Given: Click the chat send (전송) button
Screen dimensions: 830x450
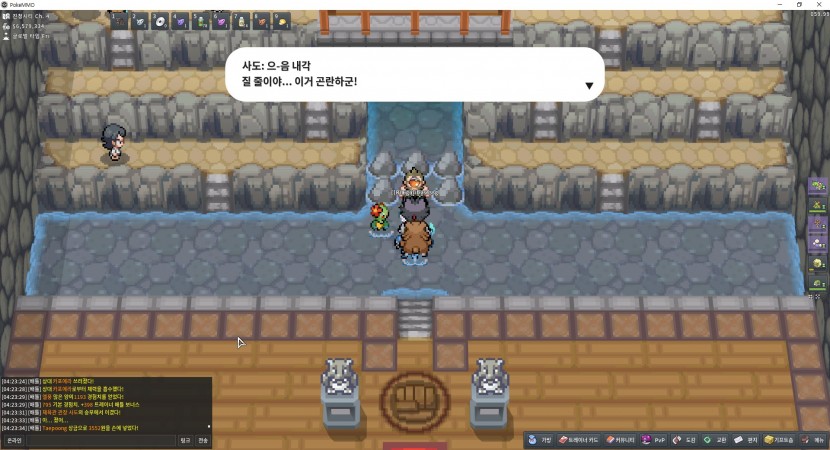Looking at the screenshot, I should [203, 440].
